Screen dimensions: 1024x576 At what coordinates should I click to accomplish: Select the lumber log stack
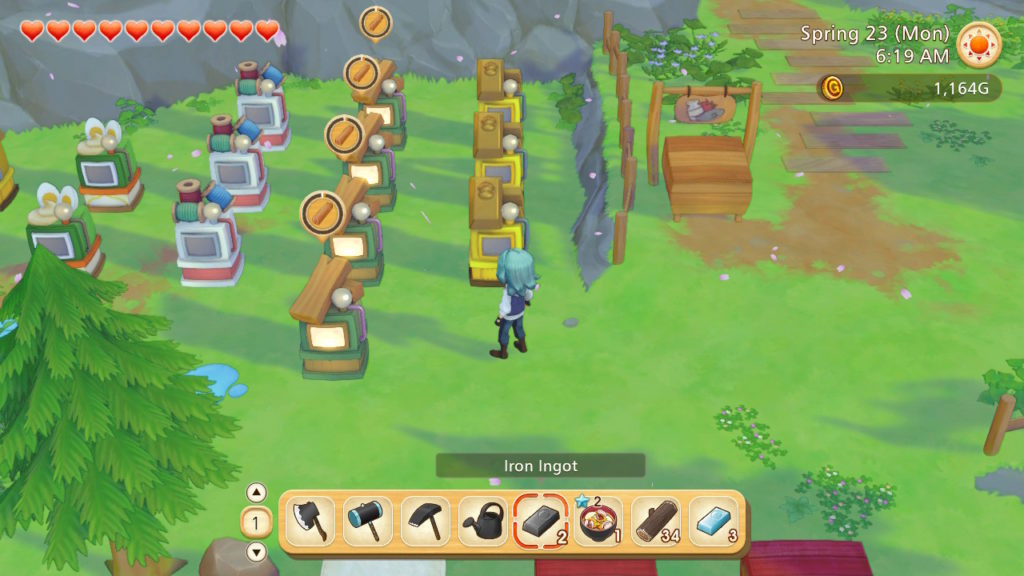coord(656,521)
